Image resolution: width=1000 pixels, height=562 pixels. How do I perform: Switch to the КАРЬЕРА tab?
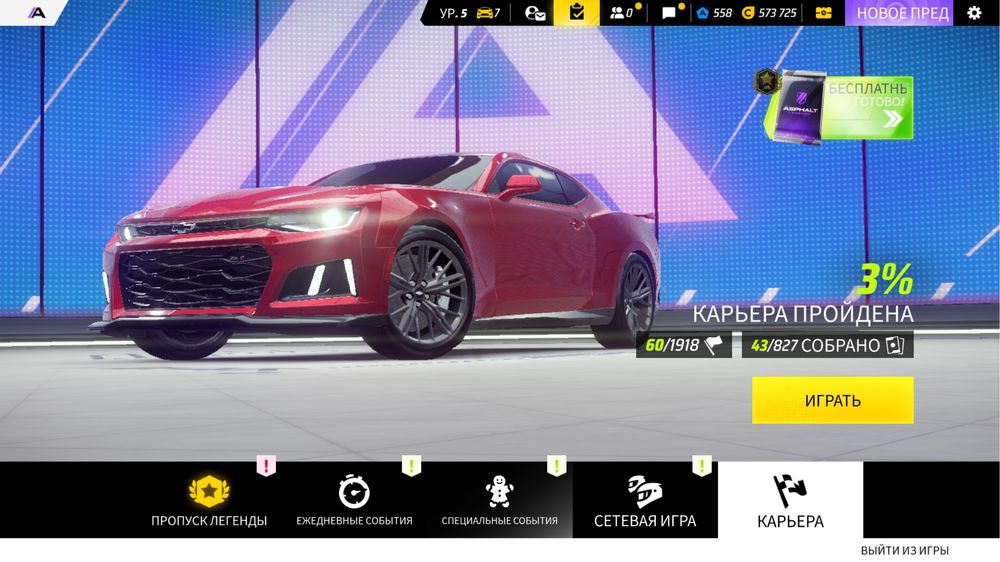[790, 500]
